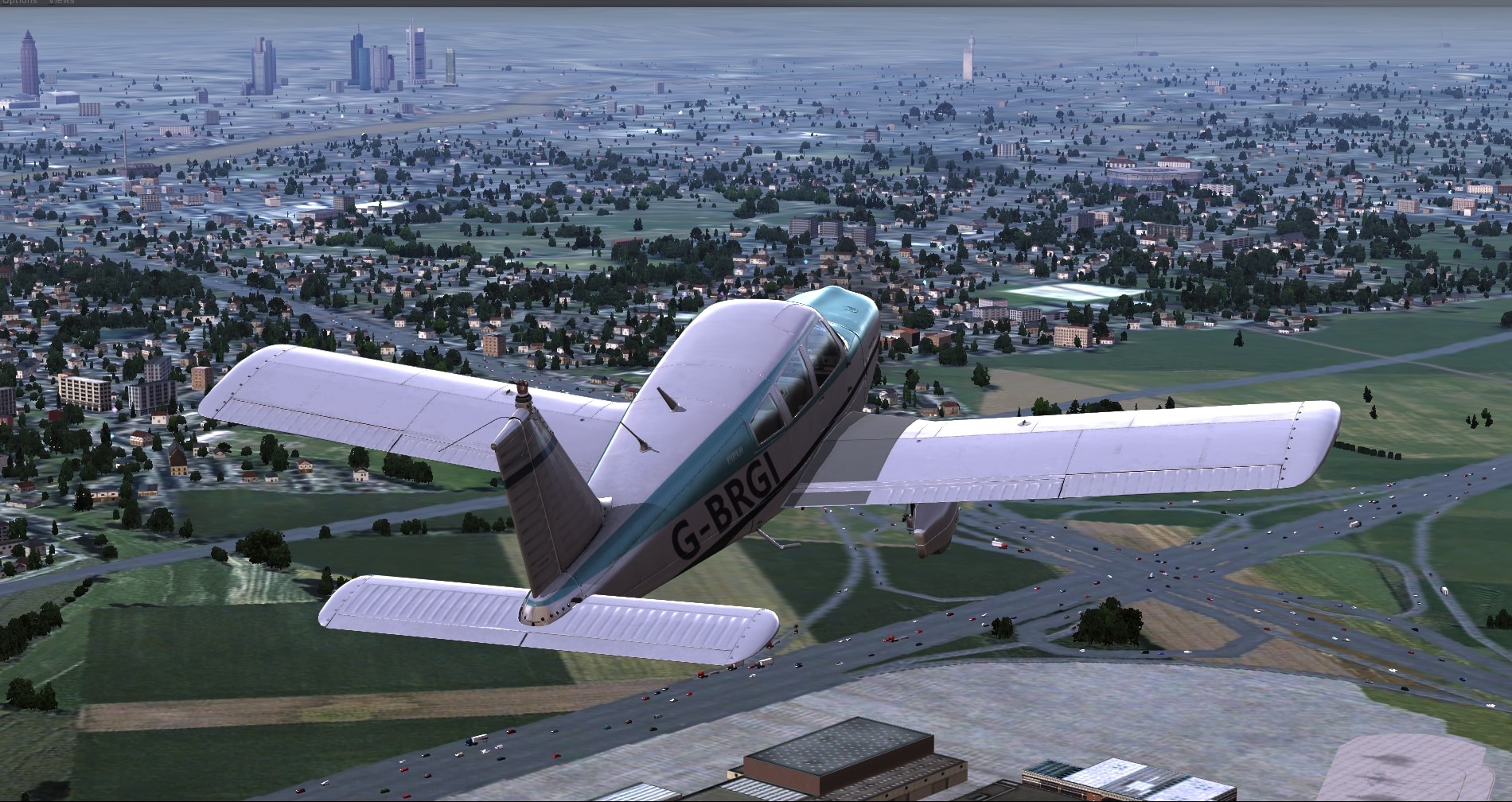The image size is (1512, 802).
Task: Open the Options menu
Action: click(18, 2)
